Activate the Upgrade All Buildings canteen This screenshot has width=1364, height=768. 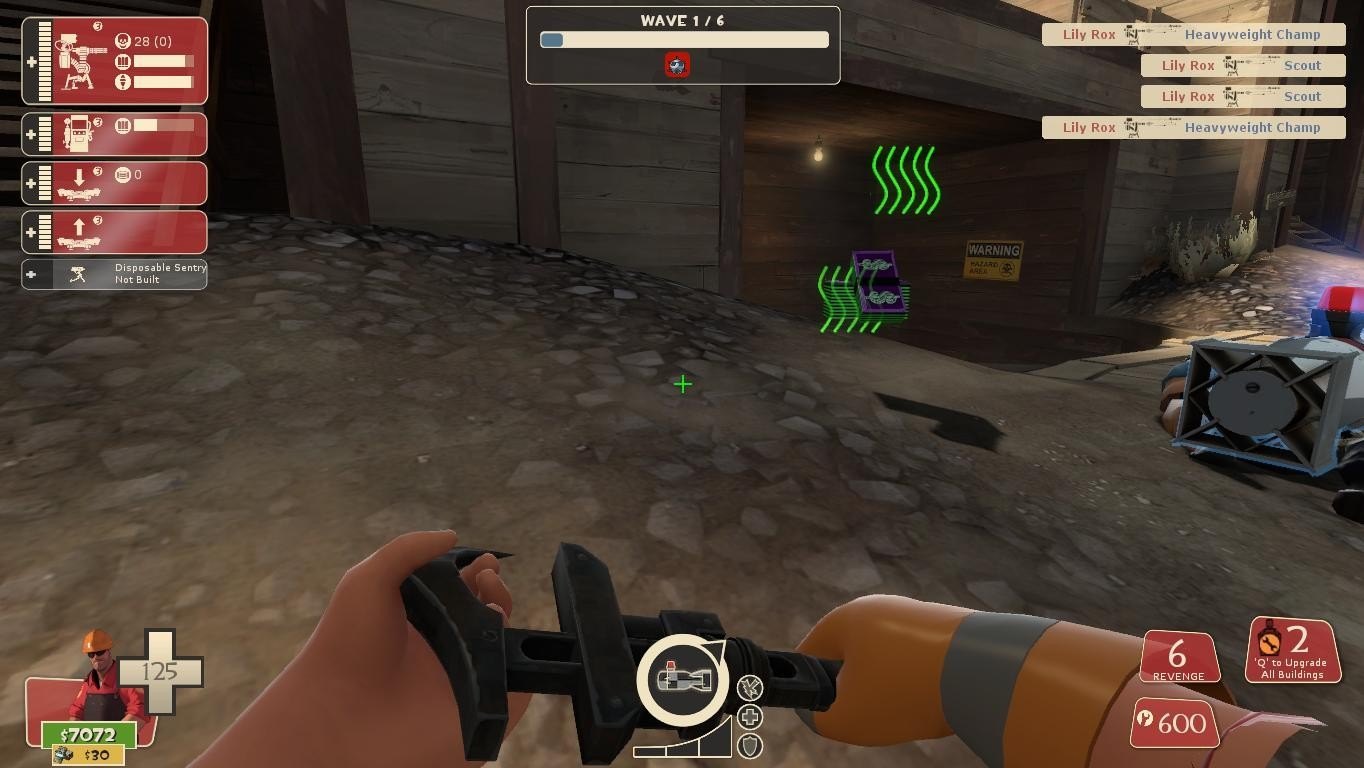pos(1292,650)
